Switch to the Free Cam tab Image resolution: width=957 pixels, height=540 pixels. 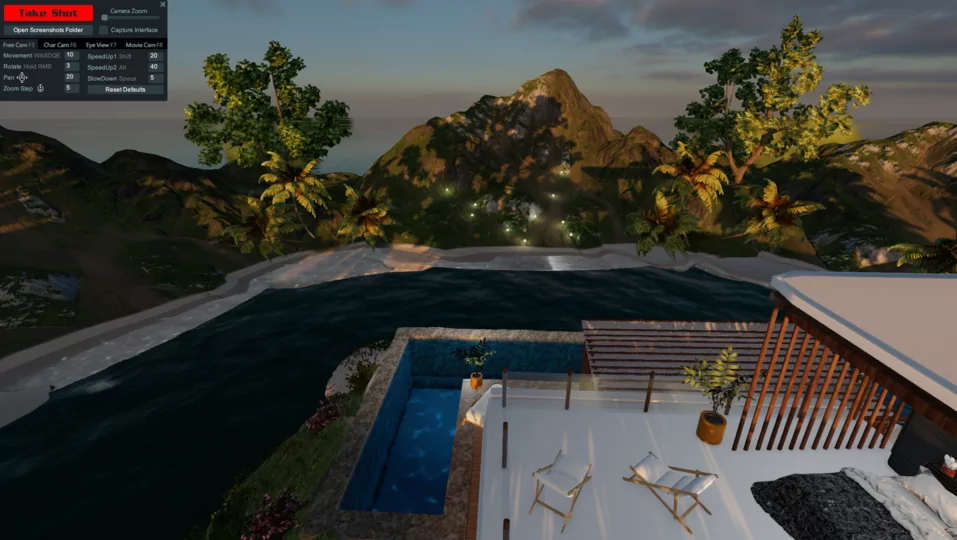tap(19, 45)
